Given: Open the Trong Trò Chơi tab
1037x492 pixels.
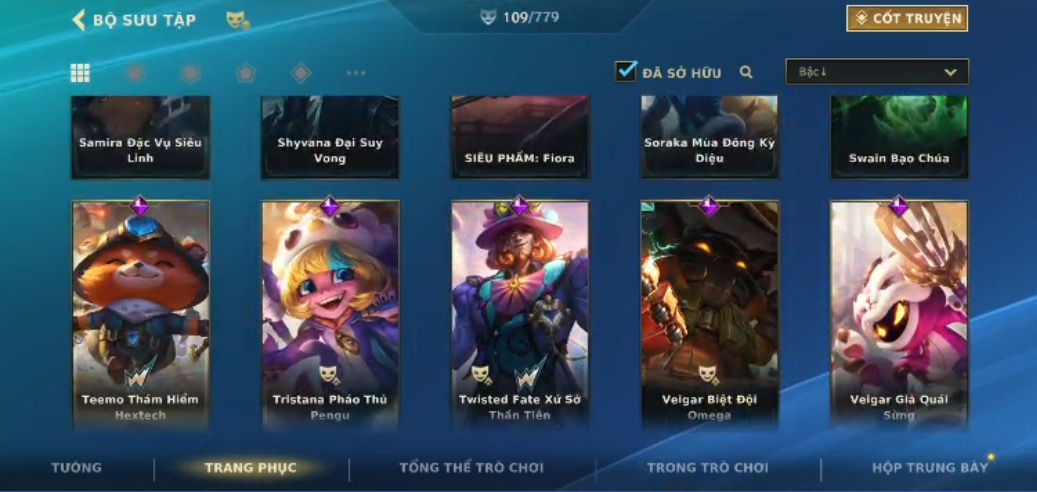Looking at the screenshot, I should [x=708, y=468].
